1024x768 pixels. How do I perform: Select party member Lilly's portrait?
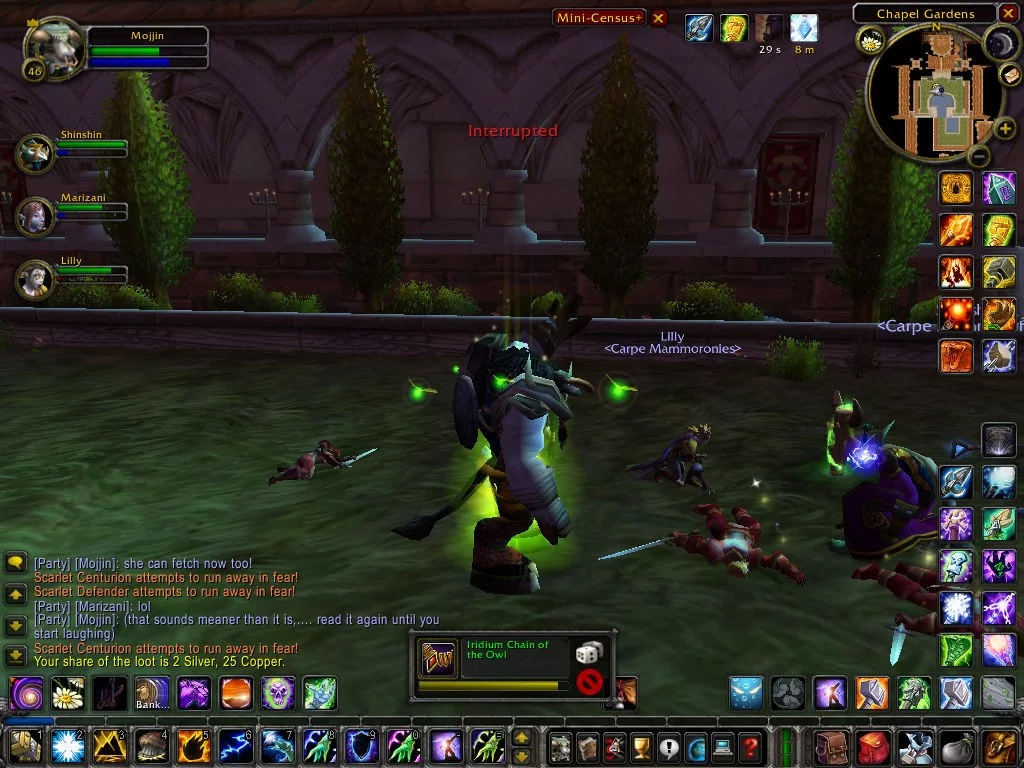coord(36,278)
